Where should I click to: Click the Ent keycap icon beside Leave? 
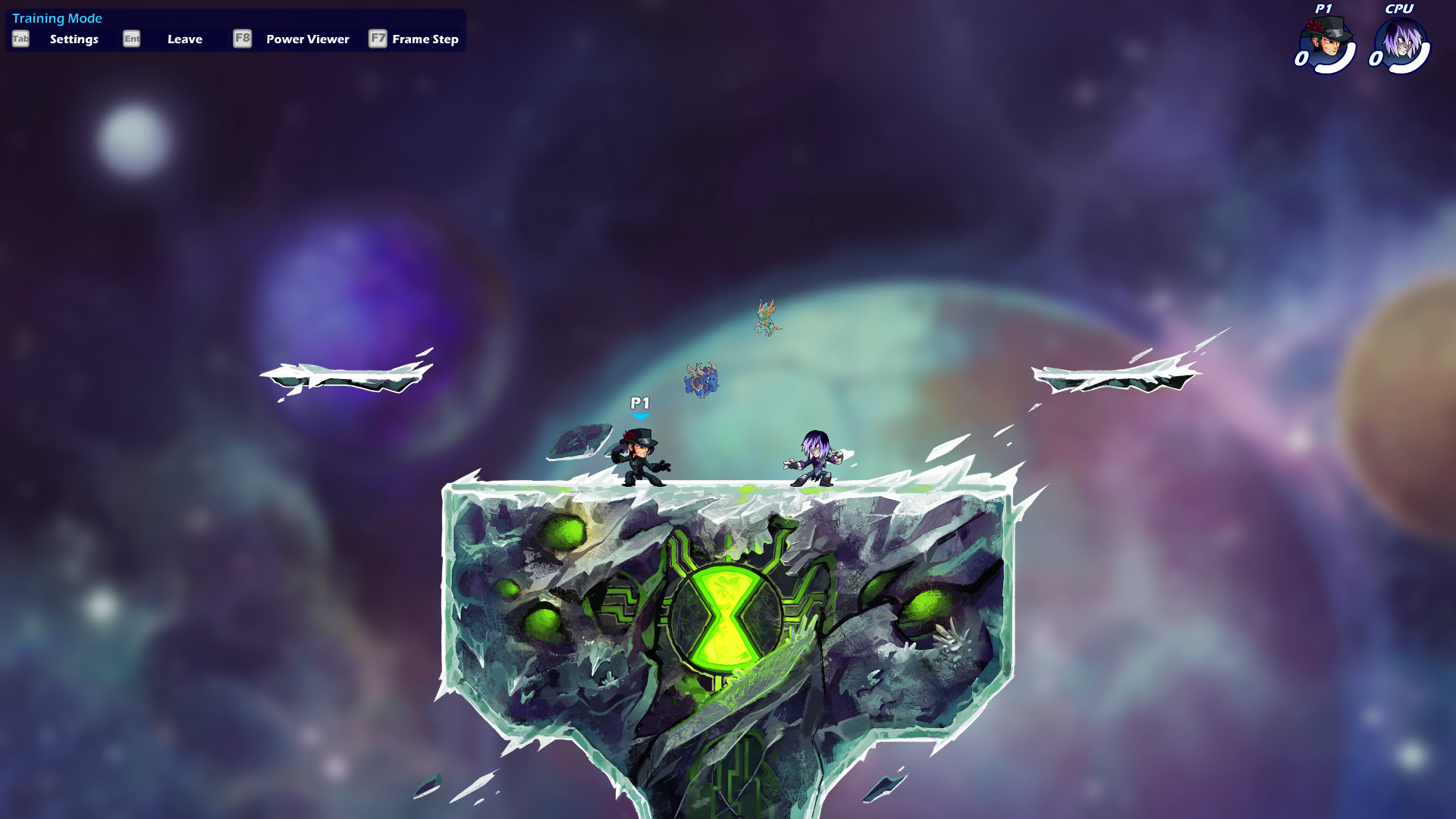[130, 39]
